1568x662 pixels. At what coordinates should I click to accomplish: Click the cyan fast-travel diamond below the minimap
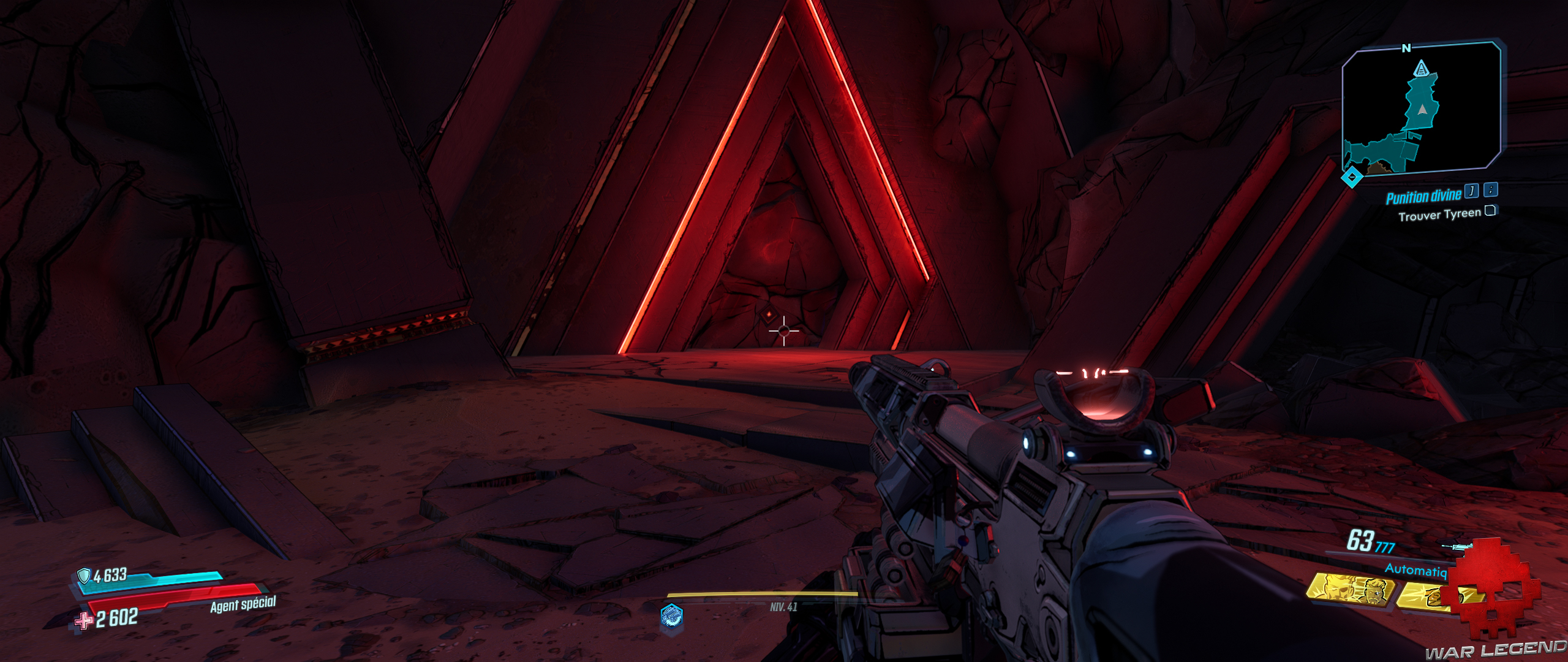tap(1352, 177)
